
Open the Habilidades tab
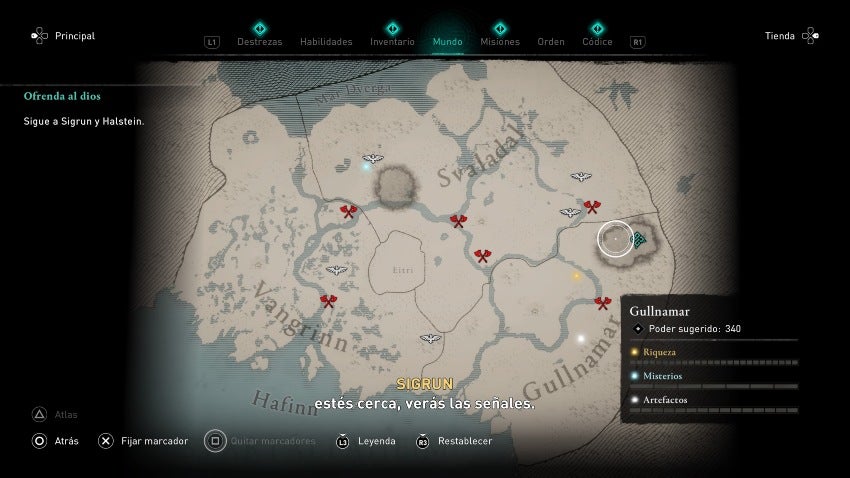point(326,42)
